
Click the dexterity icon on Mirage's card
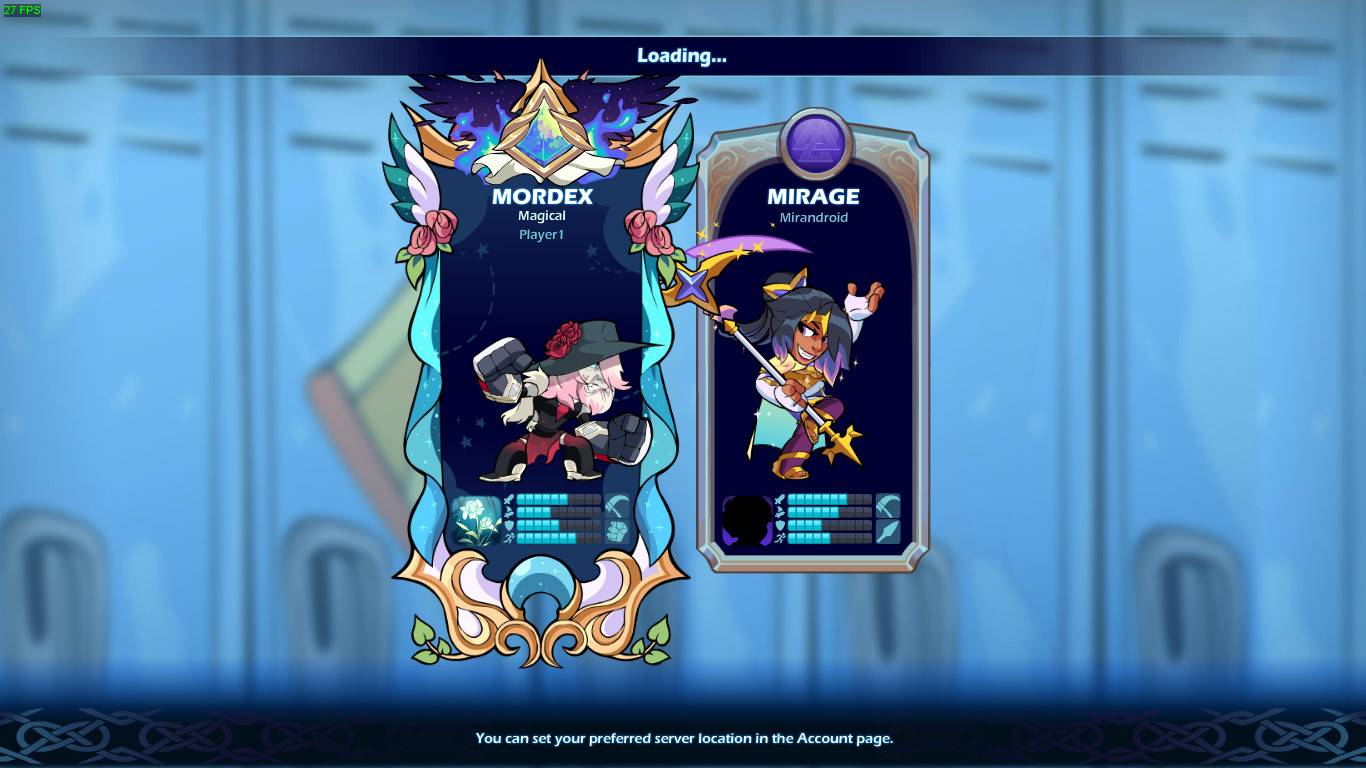[781, 513]
